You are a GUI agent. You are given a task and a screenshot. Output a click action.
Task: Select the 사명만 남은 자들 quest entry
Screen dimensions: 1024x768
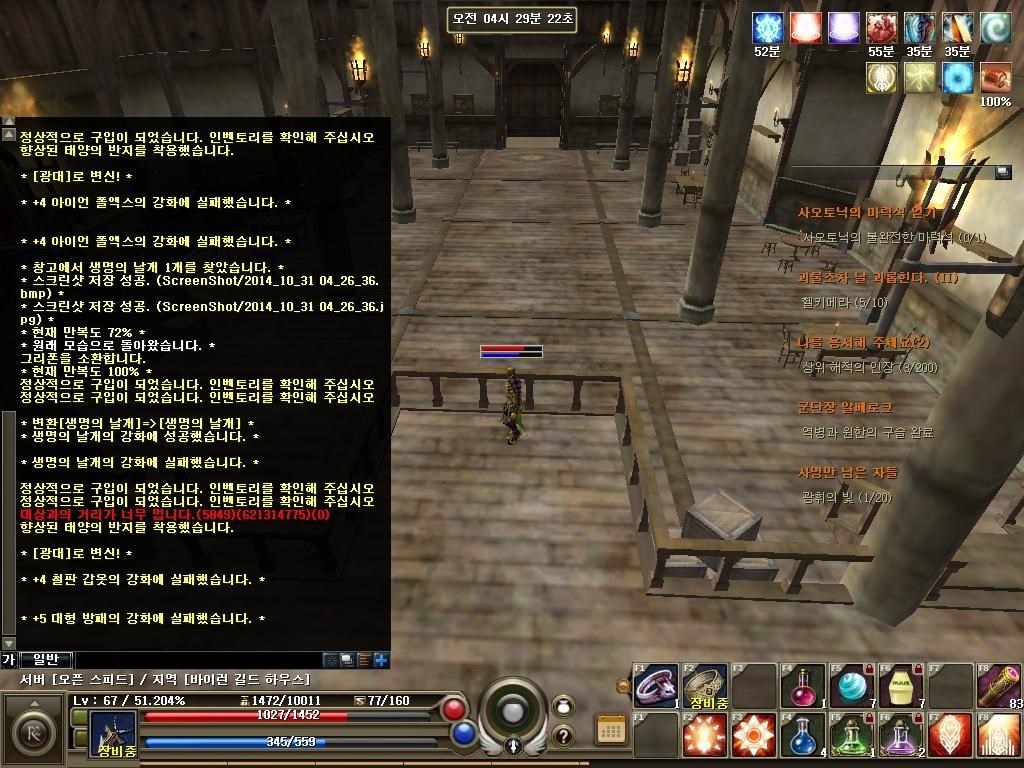(848, 472)
